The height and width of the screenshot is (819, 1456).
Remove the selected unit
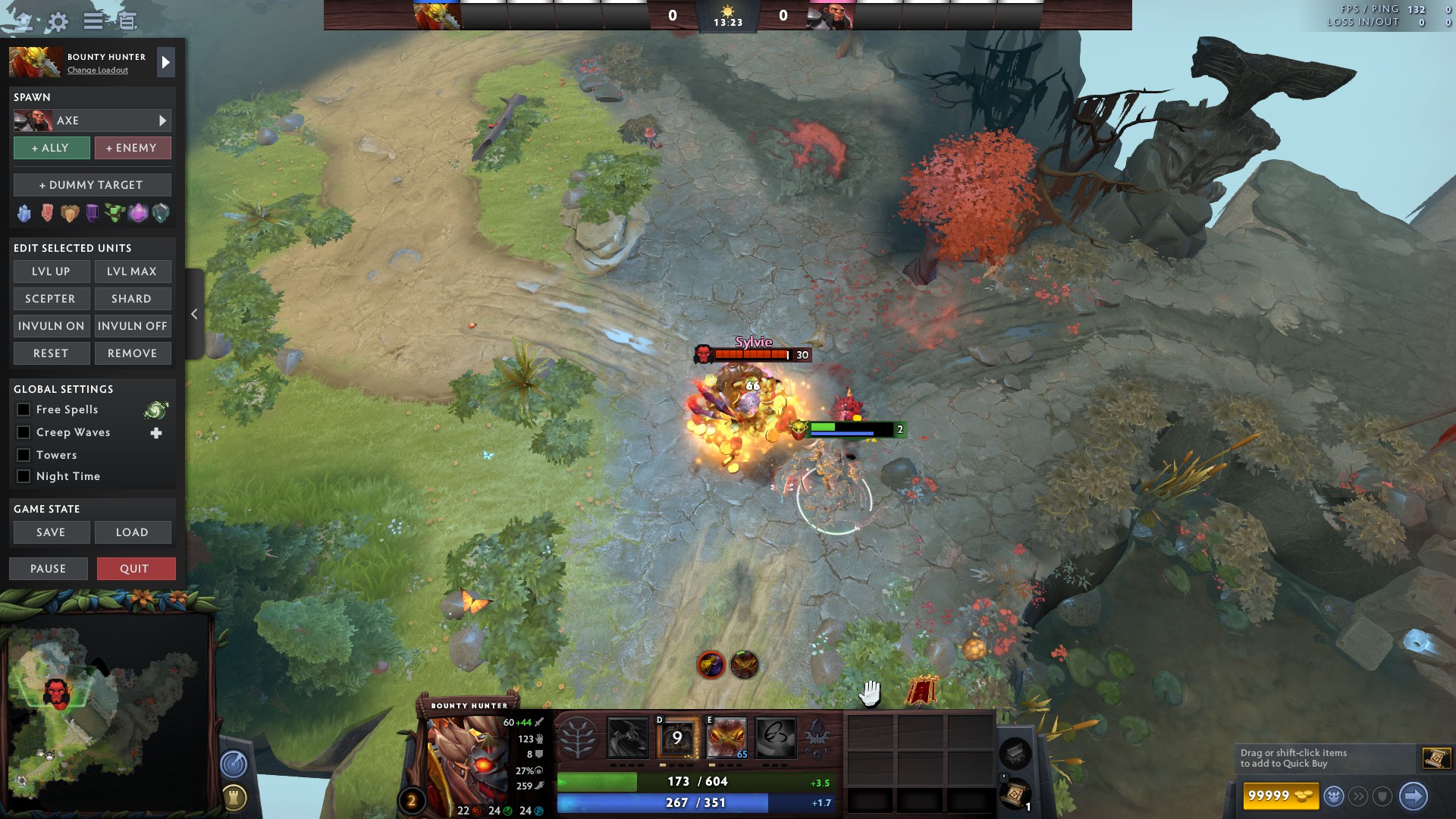(x=132, y=353)
